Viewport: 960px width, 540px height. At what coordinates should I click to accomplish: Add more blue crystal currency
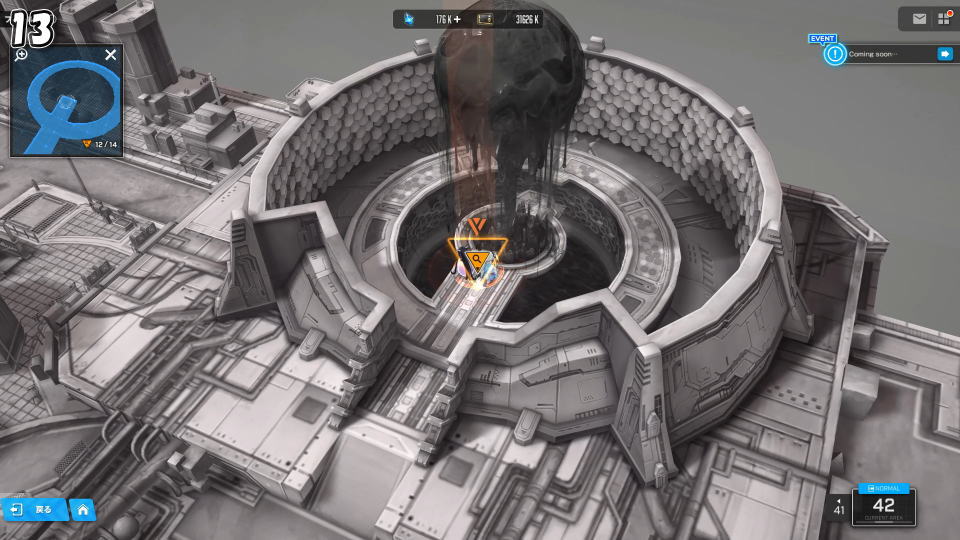(x=457, y=19)
